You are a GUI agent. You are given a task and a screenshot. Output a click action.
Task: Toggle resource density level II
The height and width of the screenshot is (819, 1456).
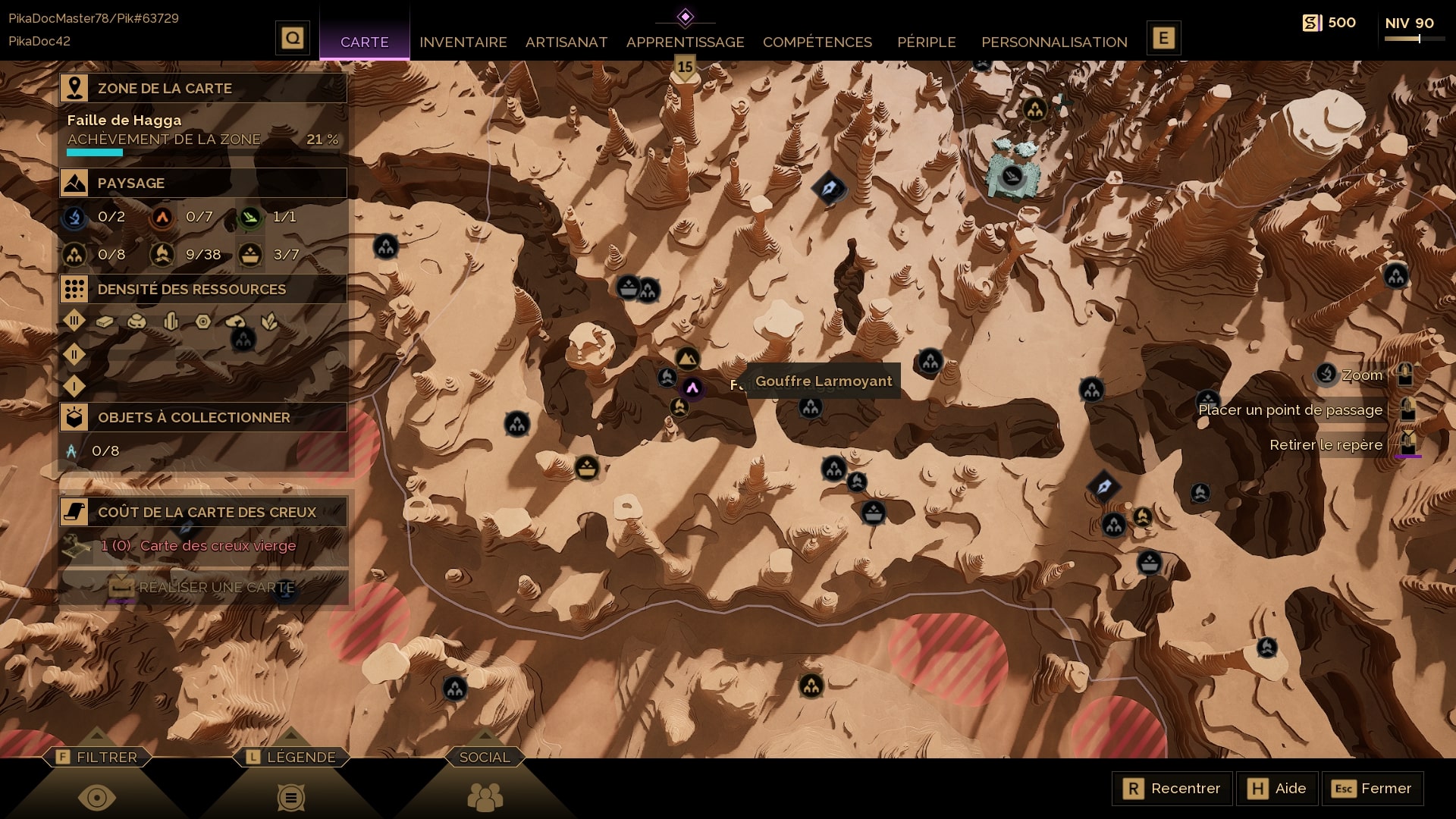click(74, 354)
